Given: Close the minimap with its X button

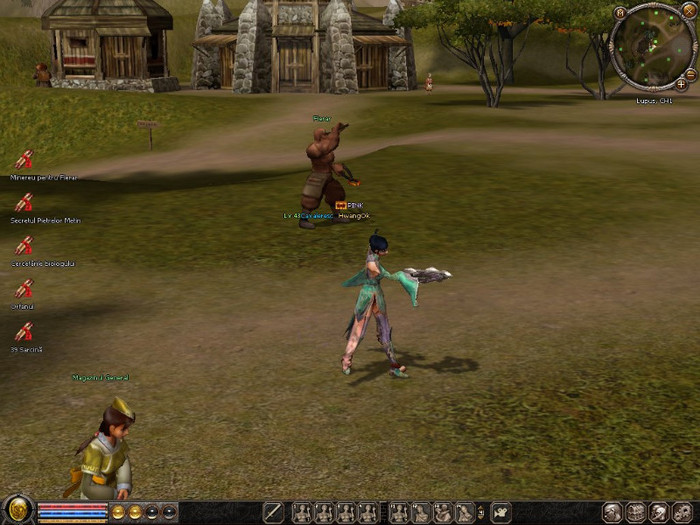Looking at the screenshot, I should coord(689,11).
